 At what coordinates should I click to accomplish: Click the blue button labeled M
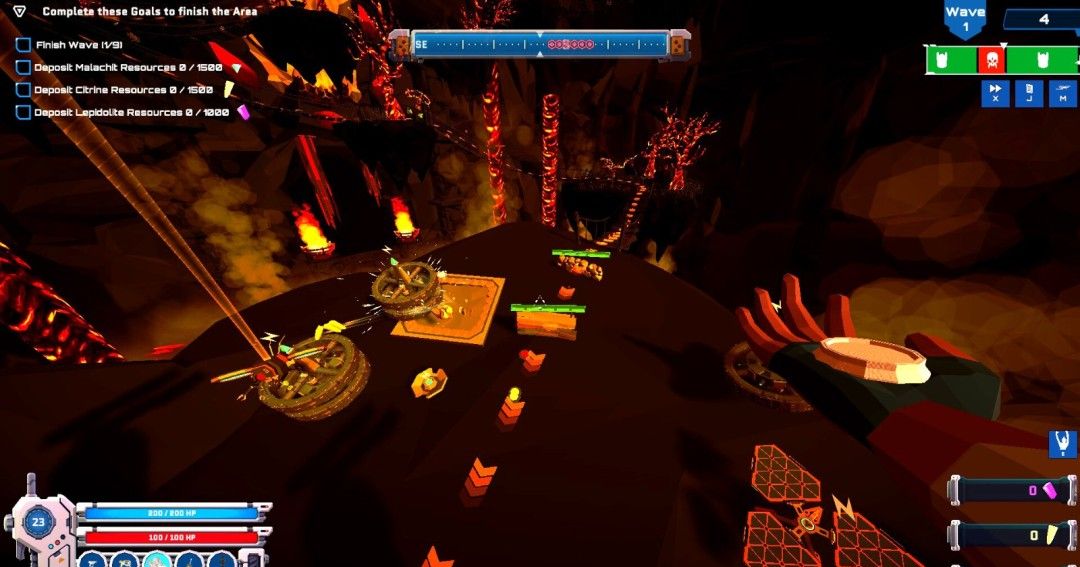pos(1062,93)
